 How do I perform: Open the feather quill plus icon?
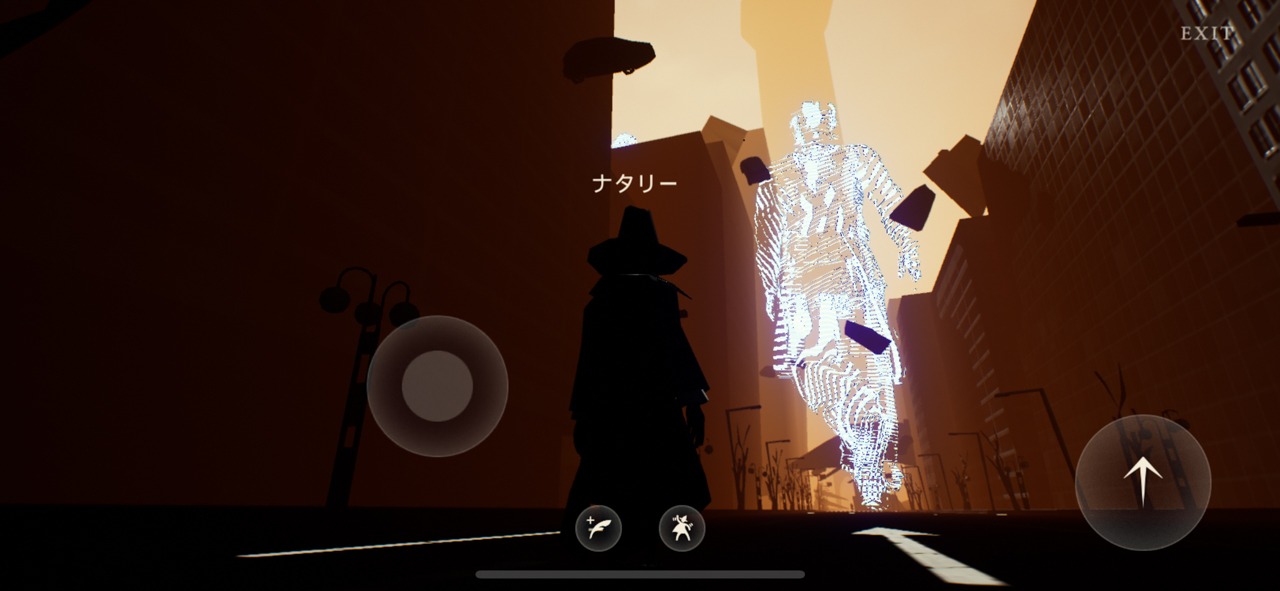598,528
